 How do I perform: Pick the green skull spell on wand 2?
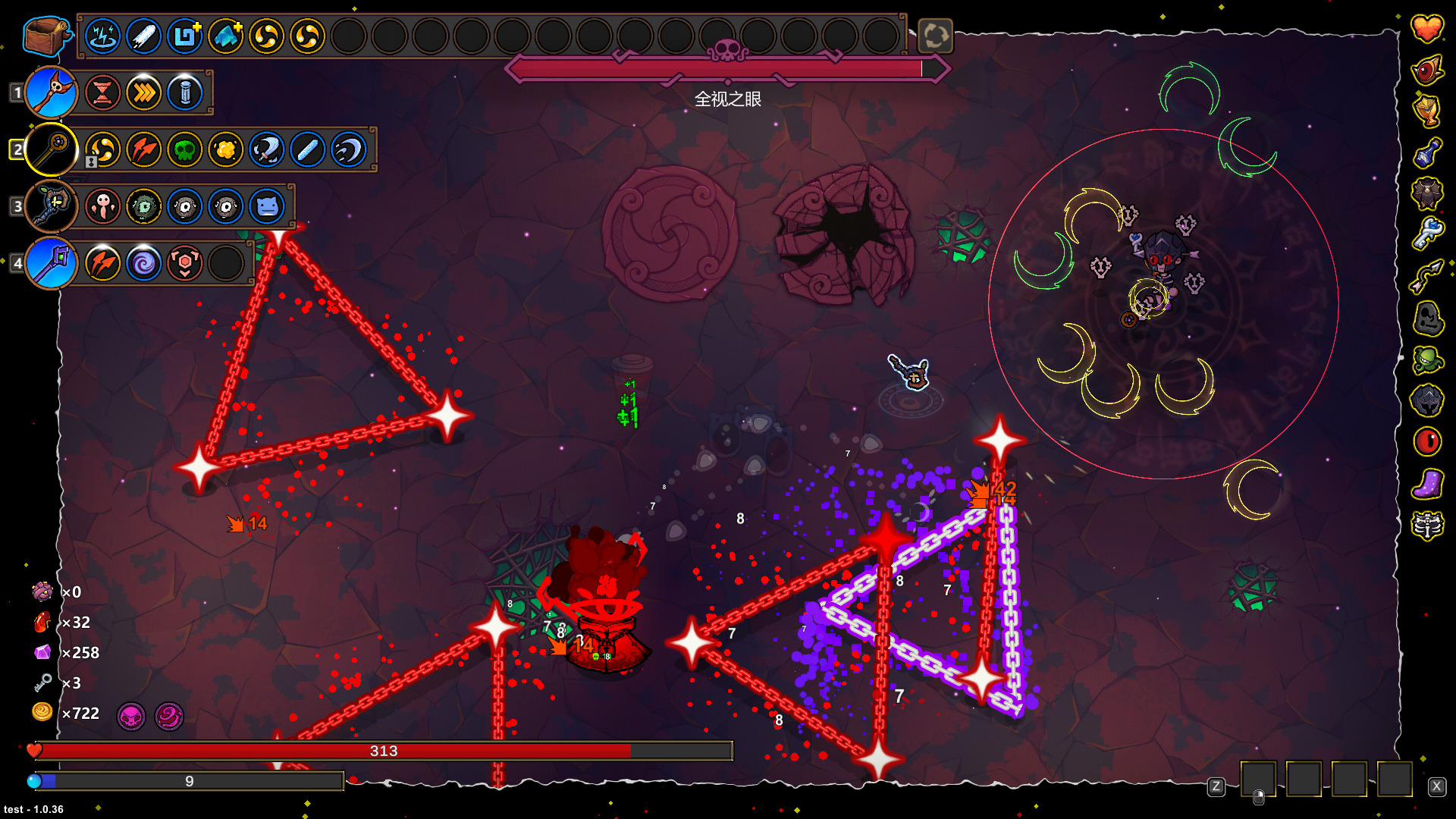click(185, 149)
